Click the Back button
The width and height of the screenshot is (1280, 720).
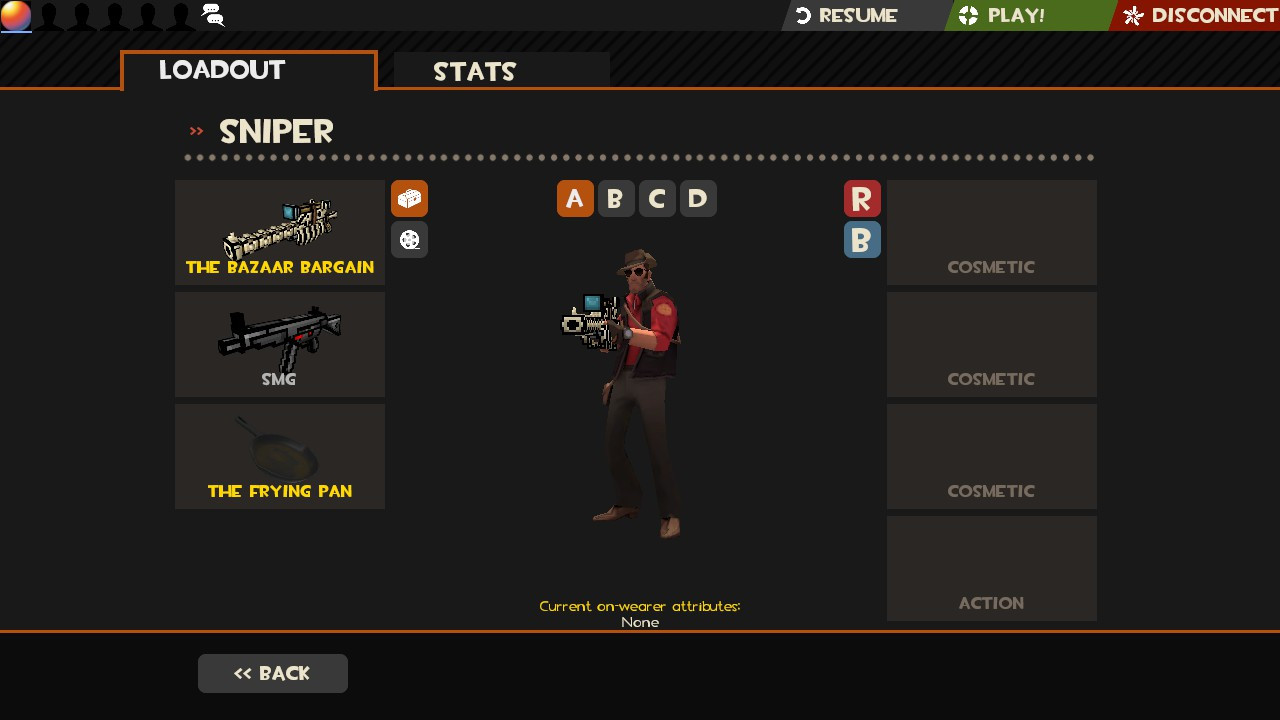tap(272, 673)
